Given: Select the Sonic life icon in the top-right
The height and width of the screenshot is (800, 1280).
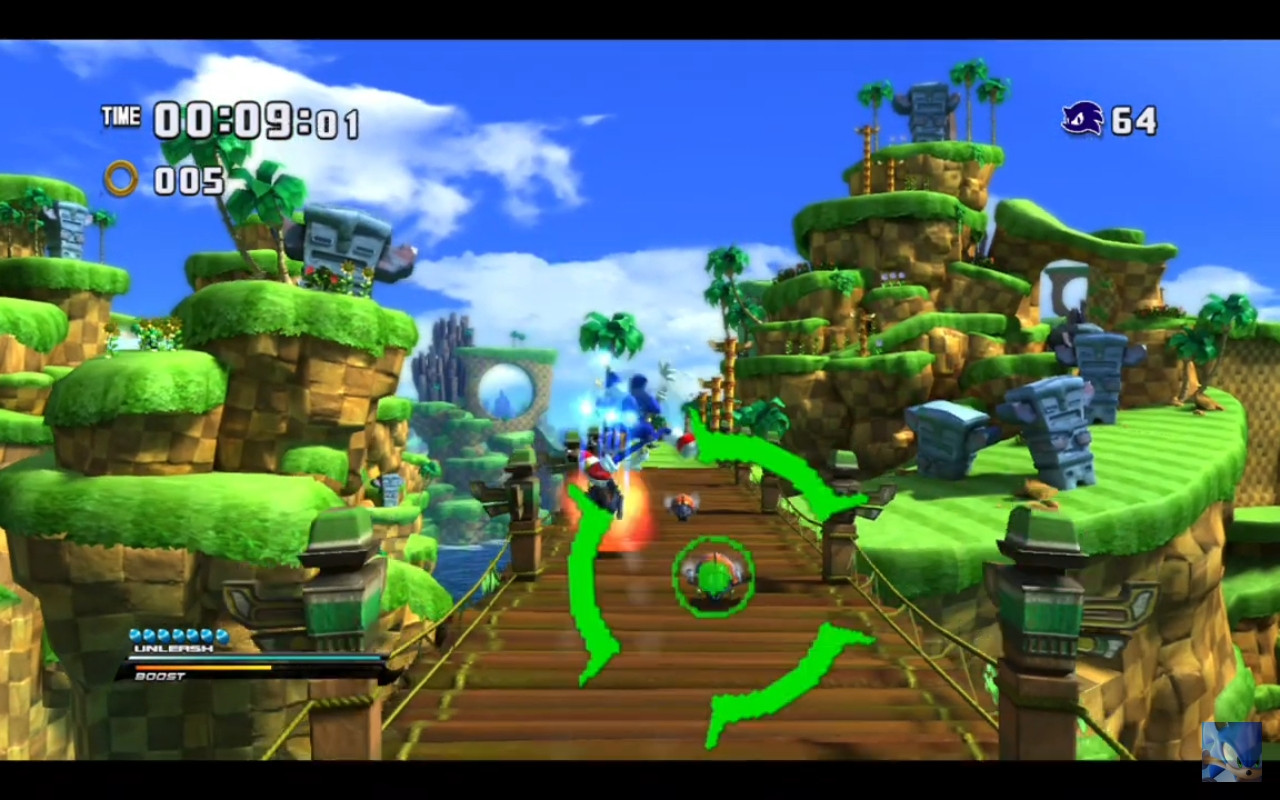Looking at the screenshot, I should tap(1082, 118).
